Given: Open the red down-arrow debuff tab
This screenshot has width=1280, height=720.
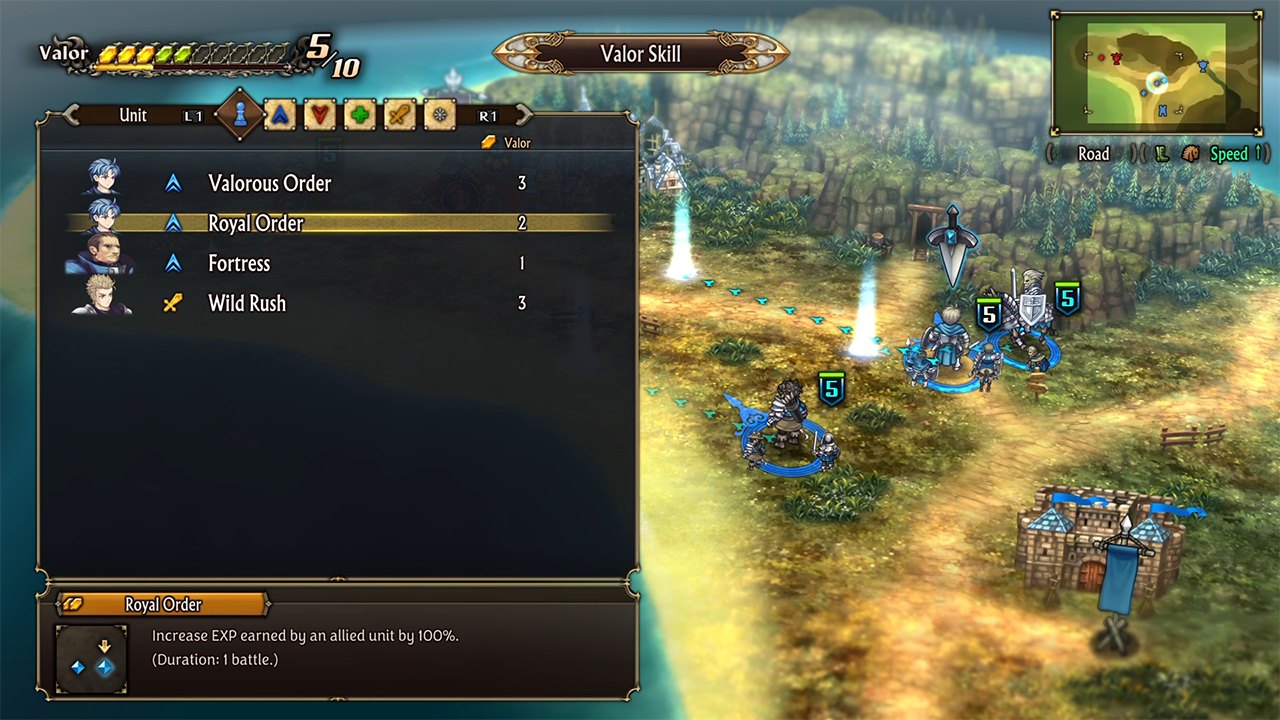Looking at the screenshot, I should pyautogui.click(x=320, y=115).
